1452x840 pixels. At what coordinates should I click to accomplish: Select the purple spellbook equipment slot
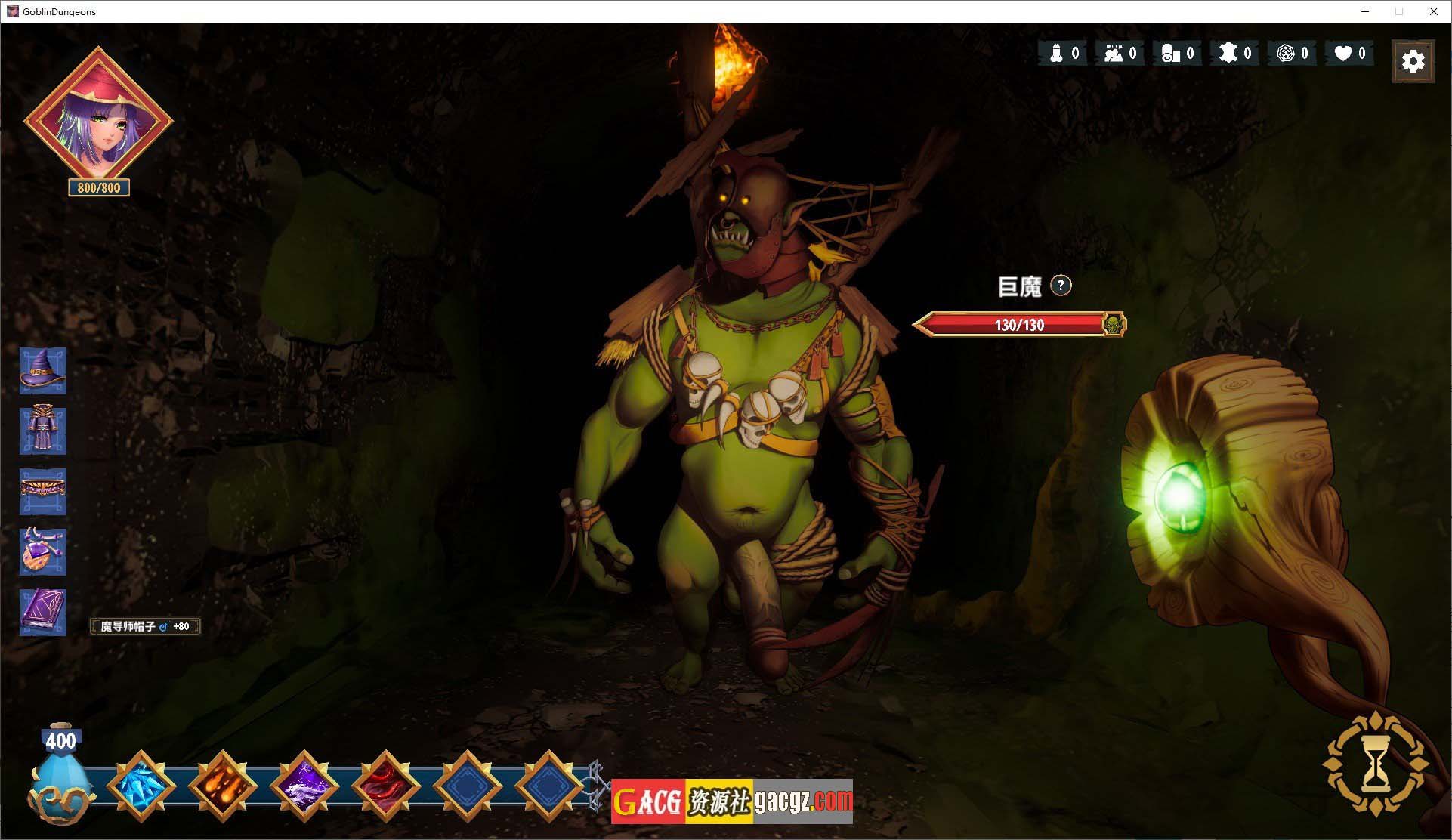coord(43,612)
